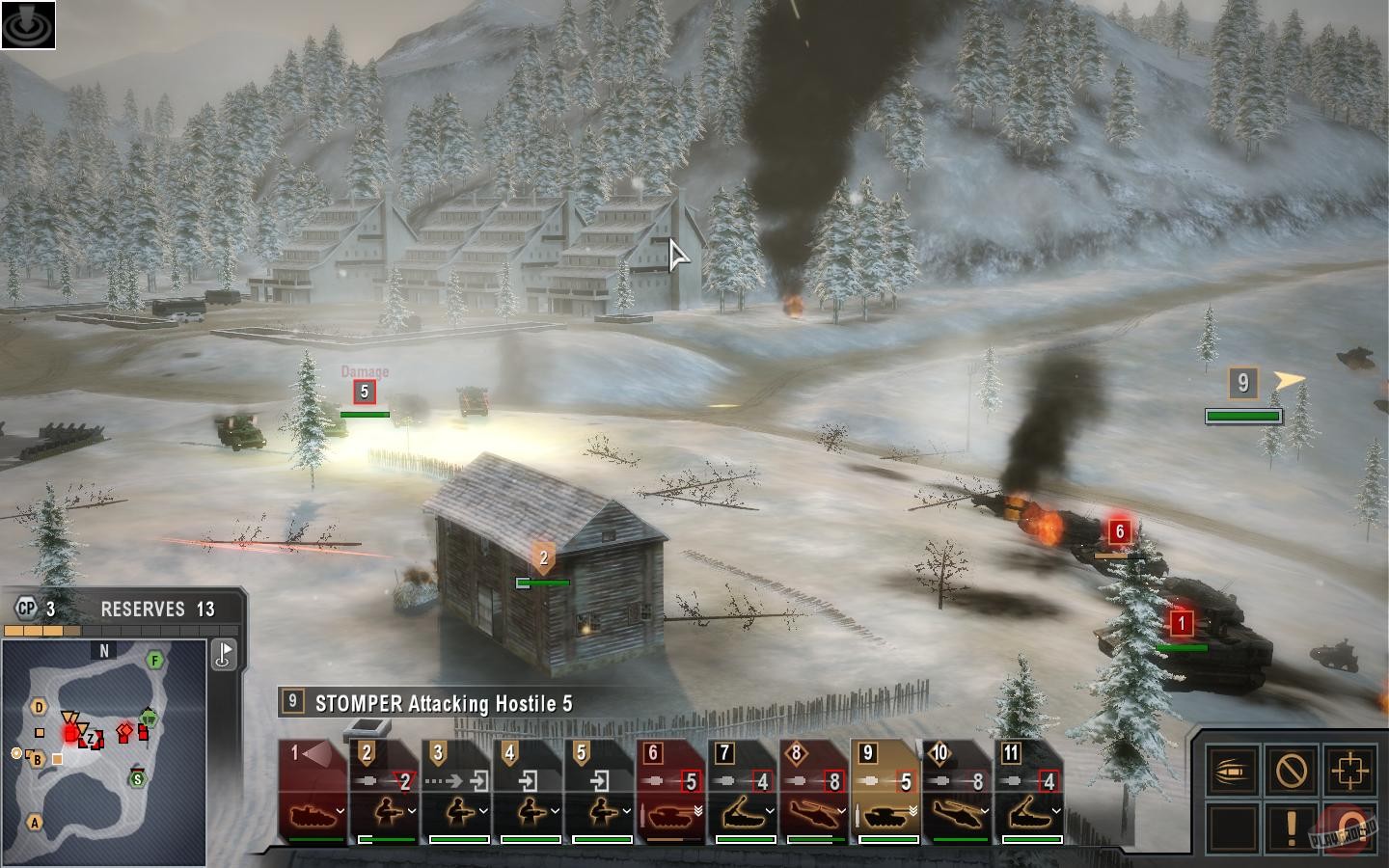Select the rifleman icon on unit card 2

[x=384, y=811]
